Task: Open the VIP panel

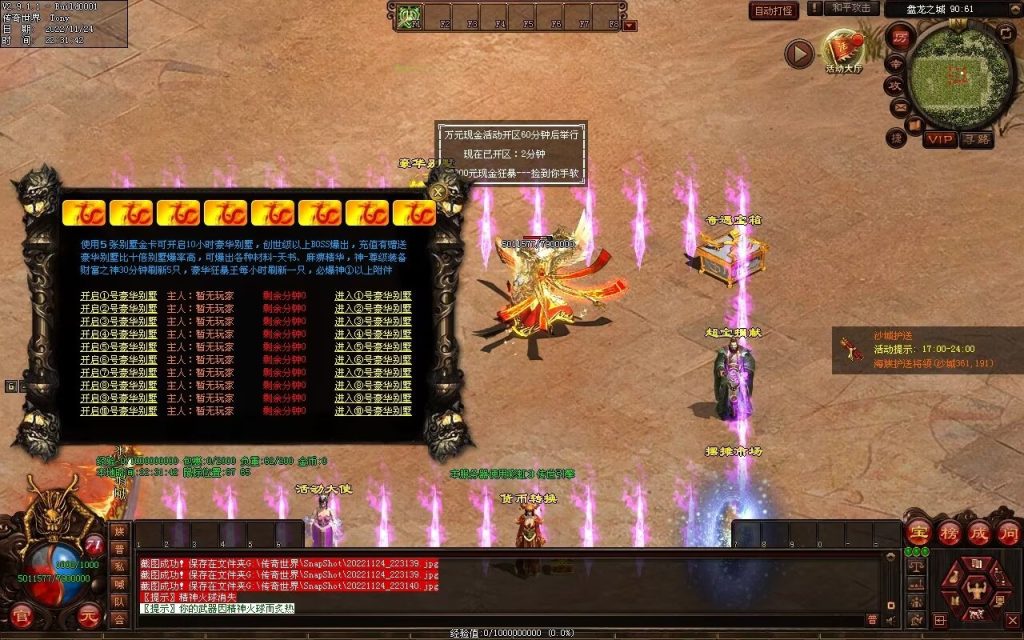Action: tap(938, 139)
